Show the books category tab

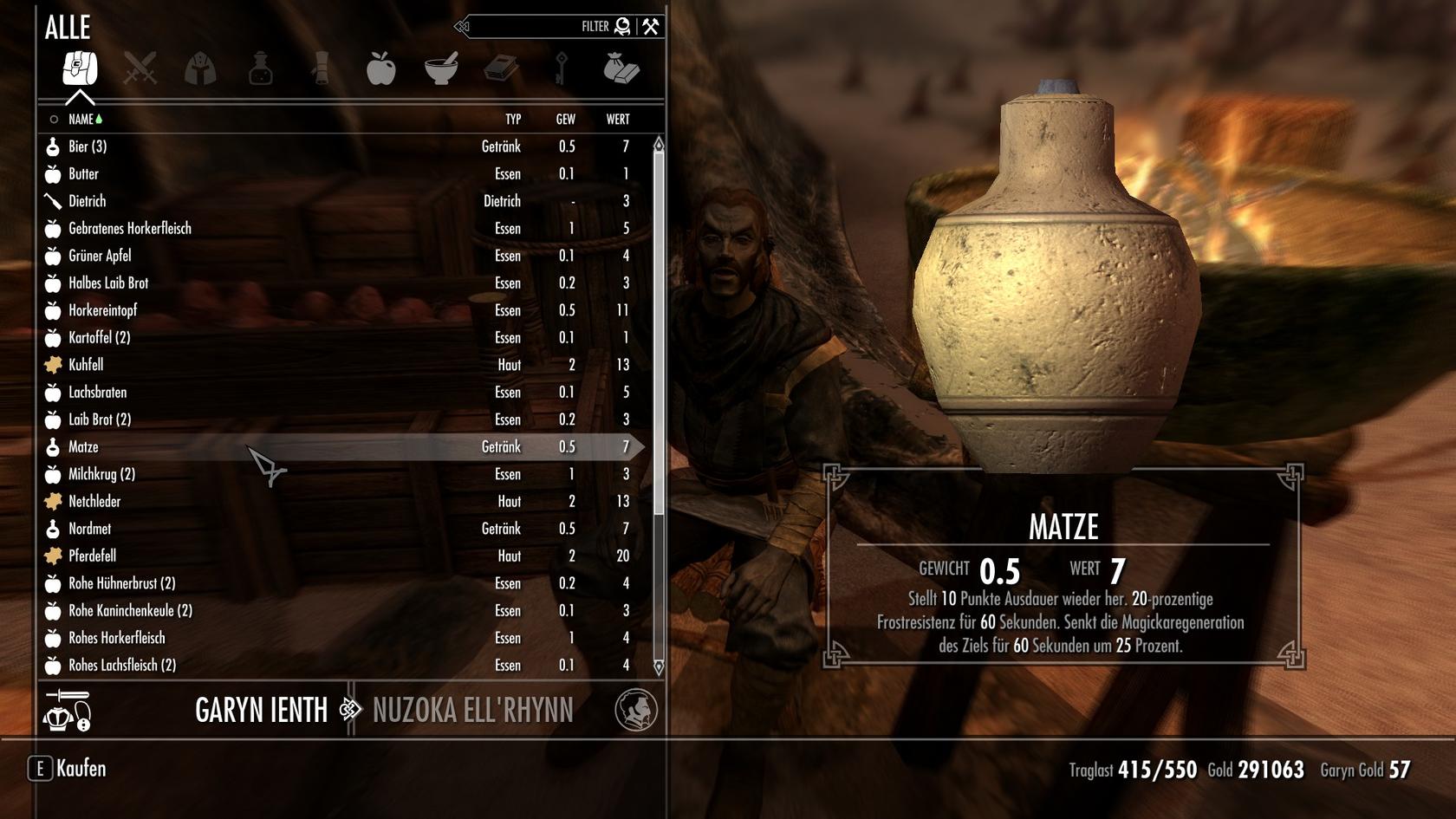coord(501,68)
